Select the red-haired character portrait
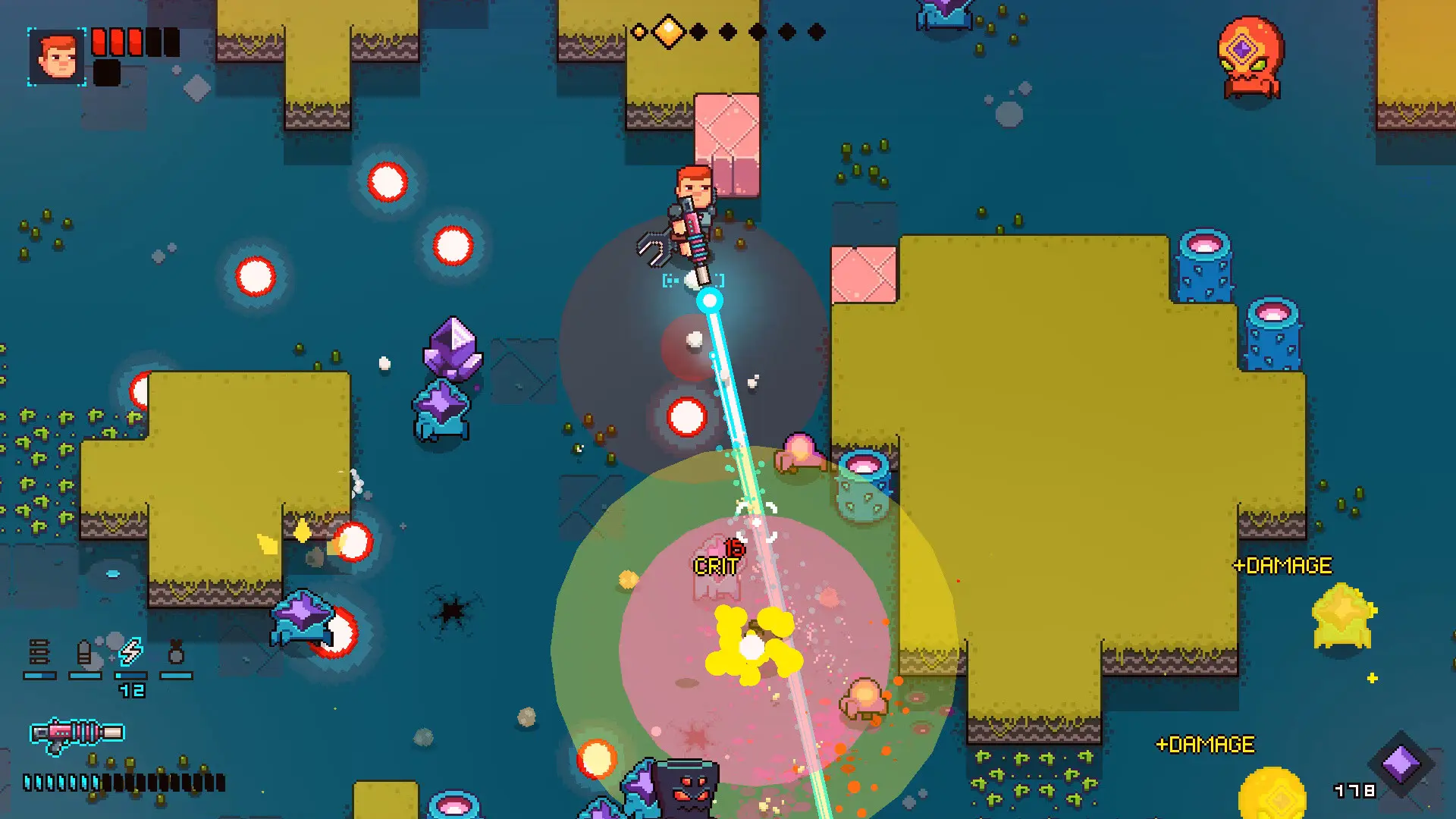 55,58
